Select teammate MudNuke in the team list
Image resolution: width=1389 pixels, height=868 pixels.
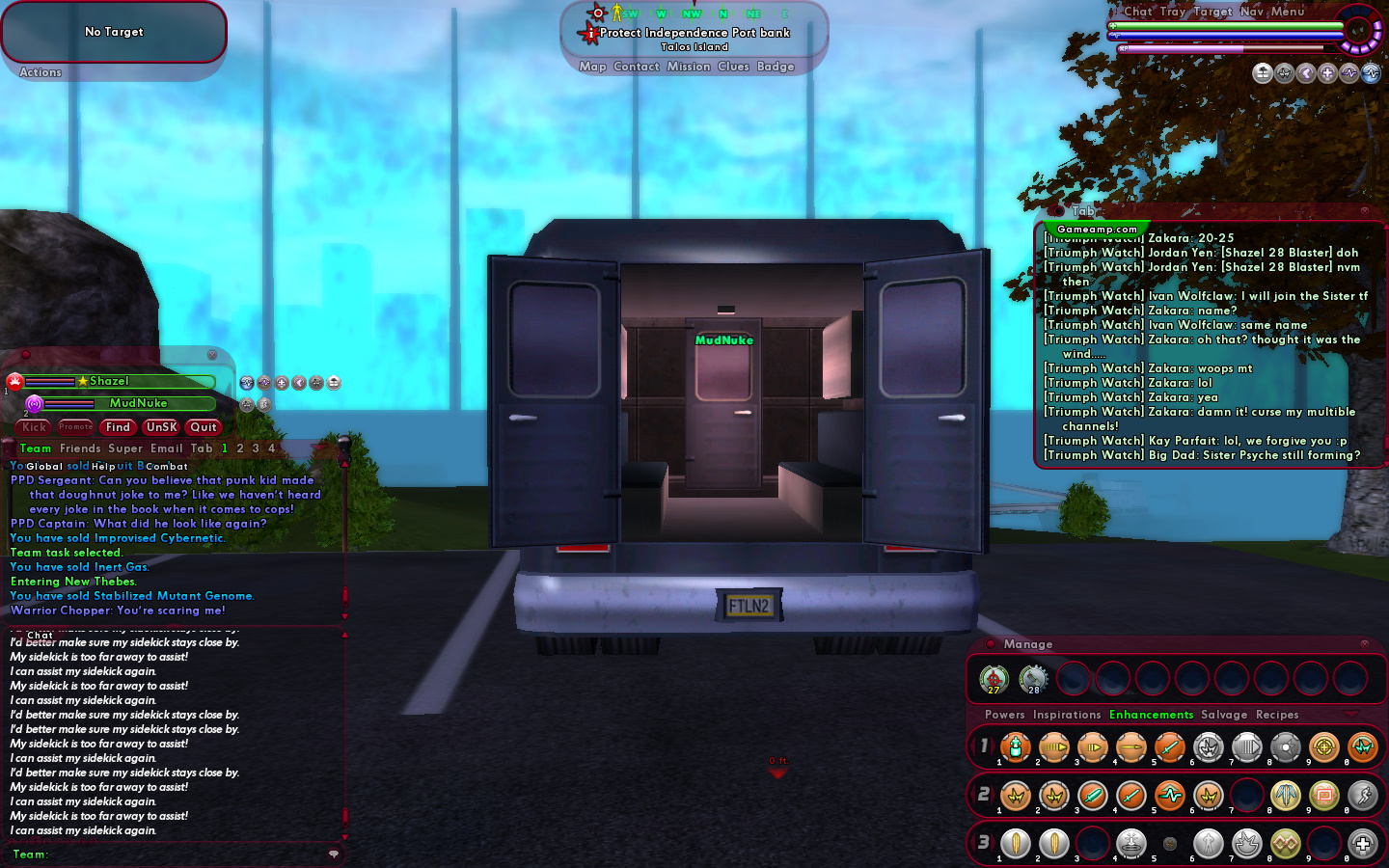coord(138,403)
